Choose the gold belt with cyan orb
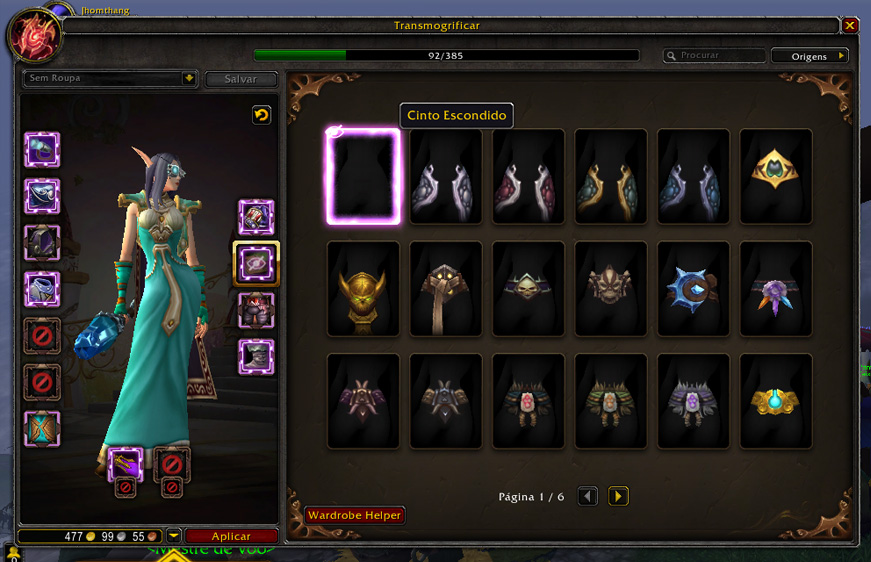This screenshot has height=562, width=871. pyautogui.click(x=775, y=400)
